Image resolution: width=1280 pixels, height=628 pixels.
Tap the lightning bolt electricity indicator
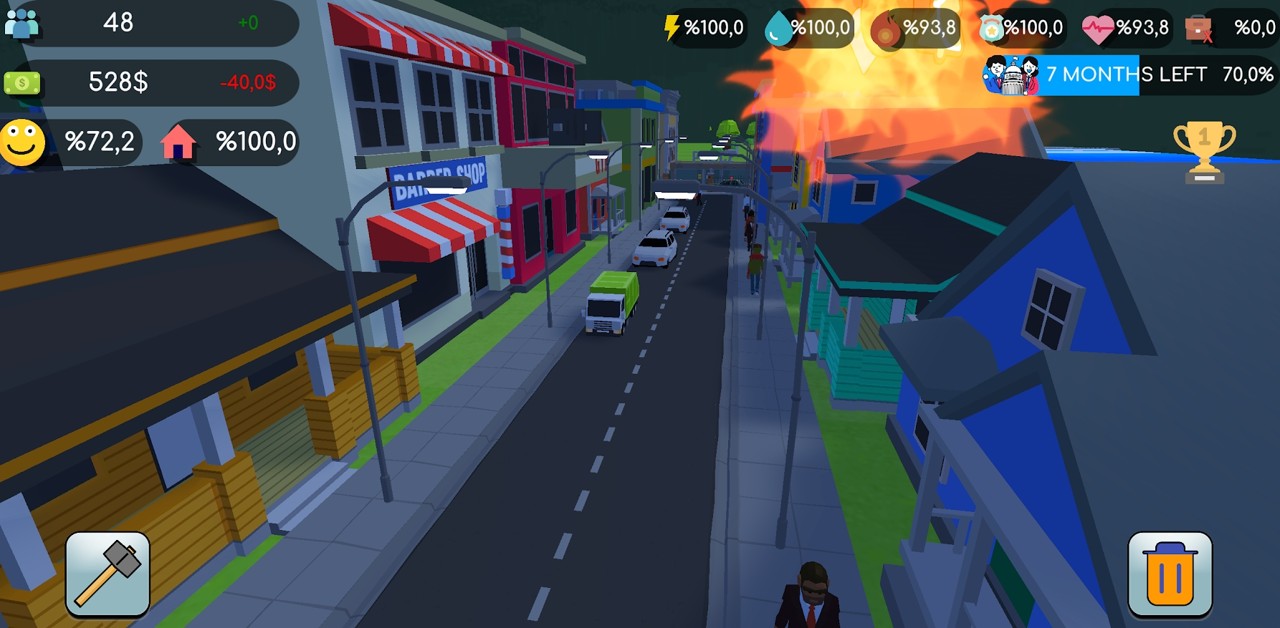pos(705,28)
